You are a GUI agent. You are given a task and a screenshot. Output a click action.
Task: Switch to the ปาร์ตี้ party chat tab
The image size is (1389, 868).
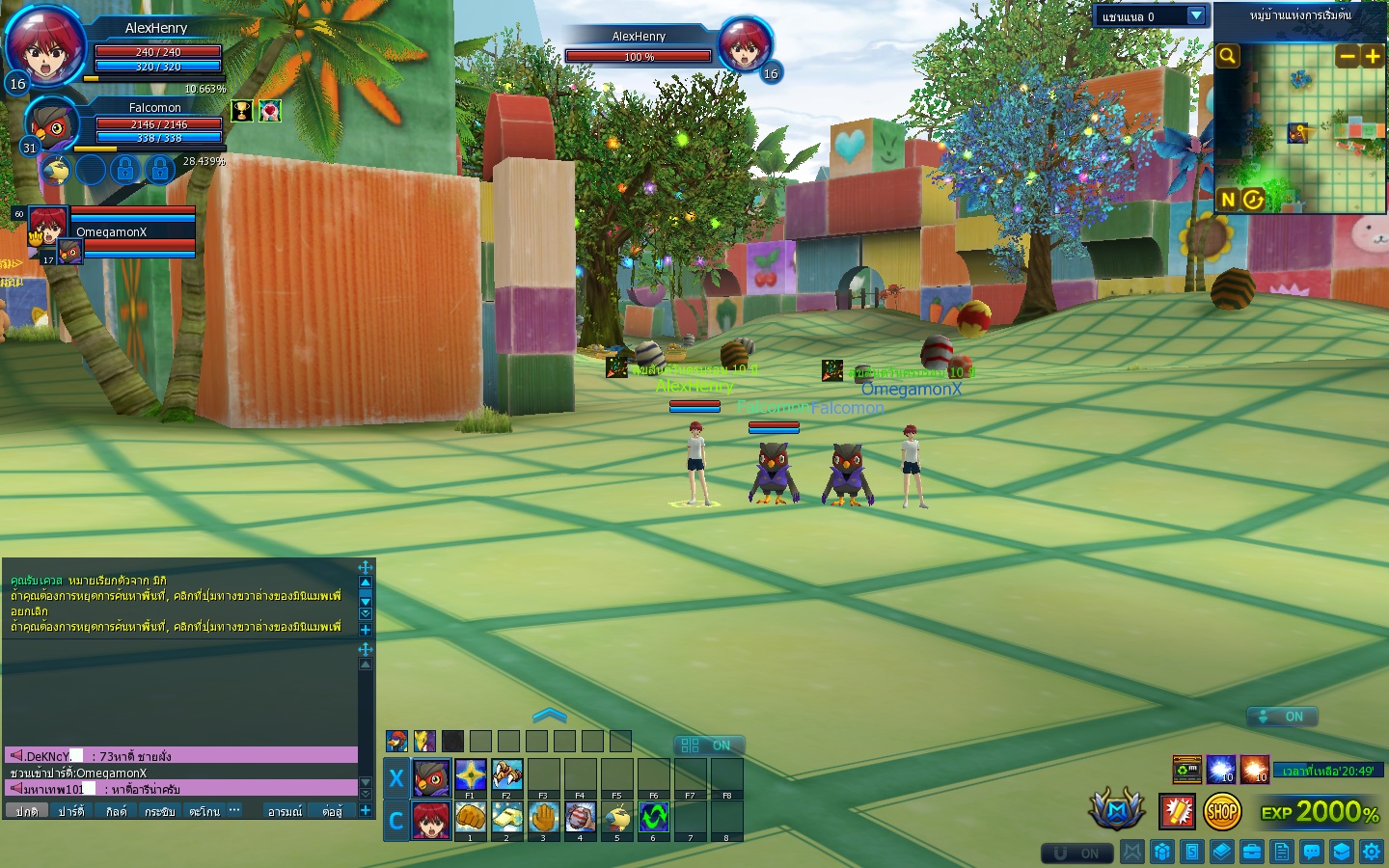pos(70,812)
